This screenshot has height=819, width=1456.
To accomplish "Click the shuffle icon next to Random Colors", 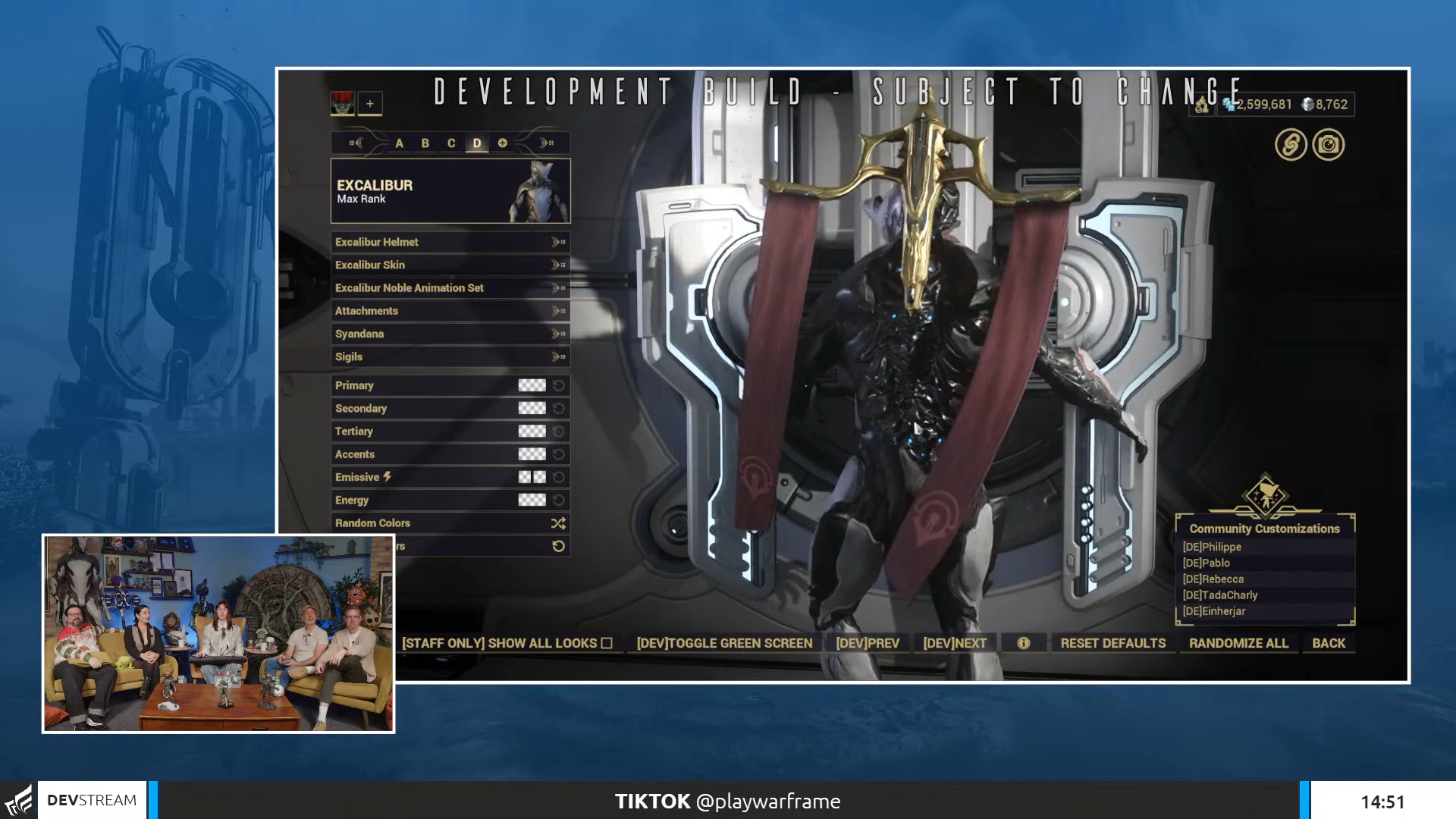I will (x=557, y=522).
